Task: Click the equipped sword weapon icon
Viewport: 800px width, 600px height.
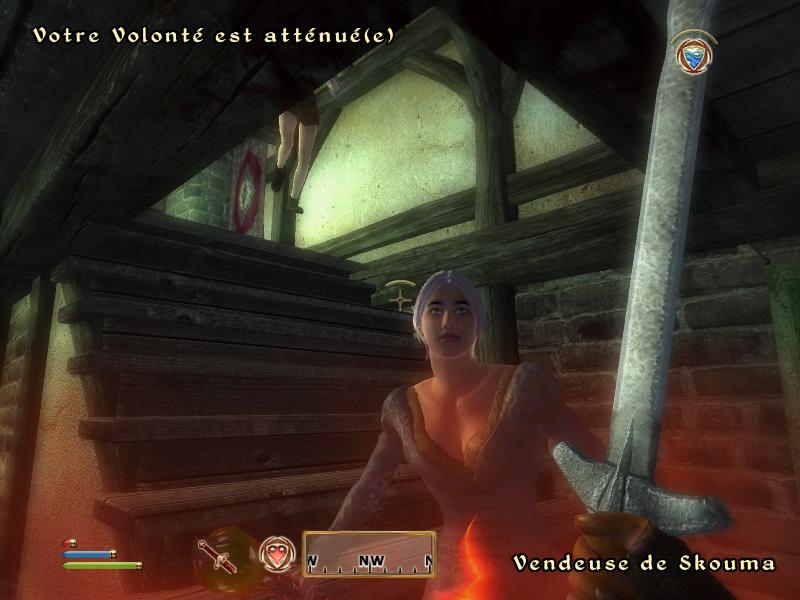Action: 217,555
